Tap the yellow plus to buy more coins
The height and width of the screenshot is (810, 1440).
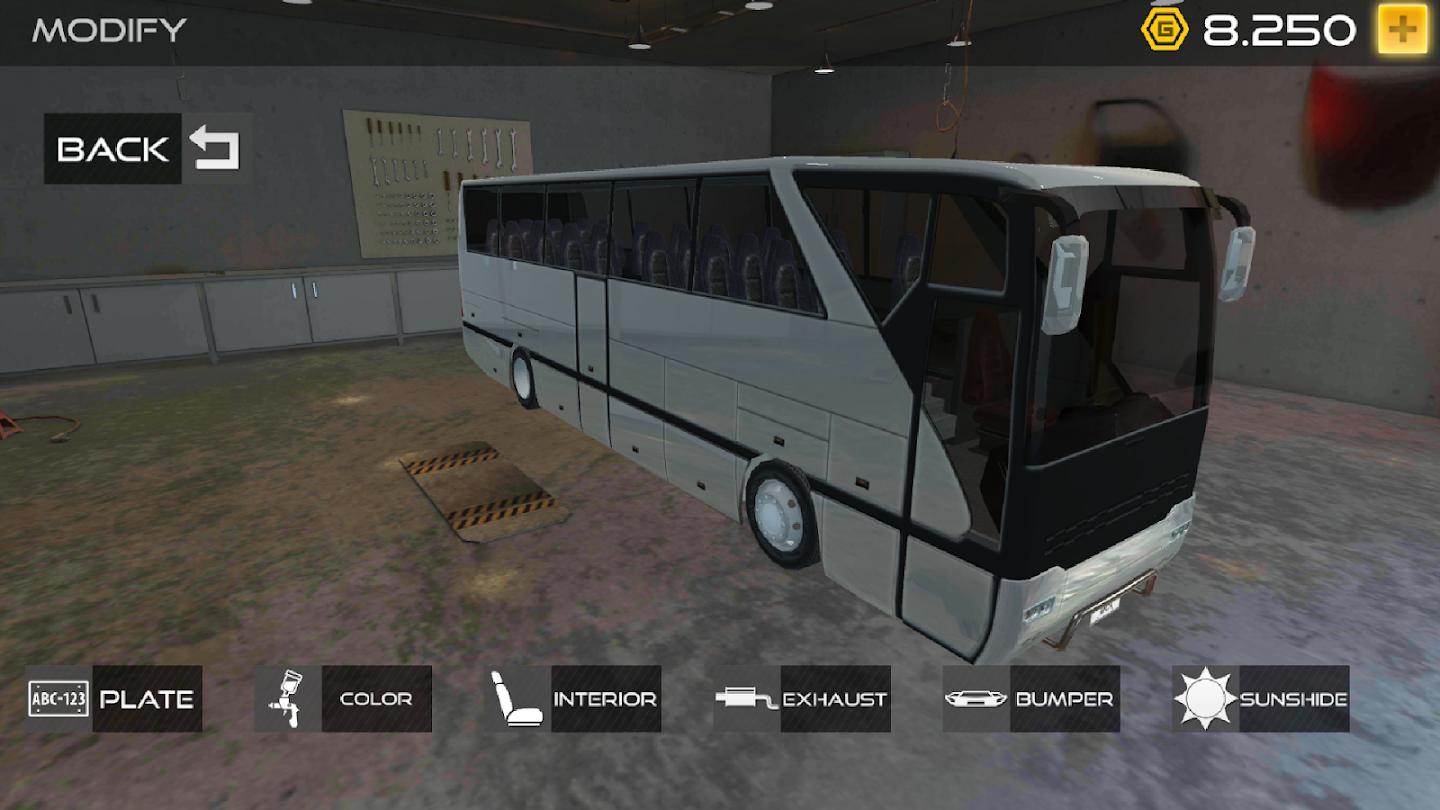[x=1404, y=28]
